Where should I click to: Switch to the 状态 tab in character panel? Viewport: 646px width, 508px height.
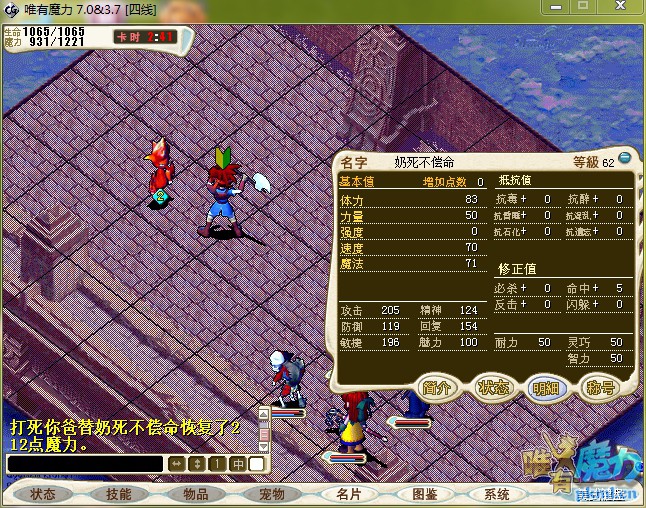coord(493,387)
